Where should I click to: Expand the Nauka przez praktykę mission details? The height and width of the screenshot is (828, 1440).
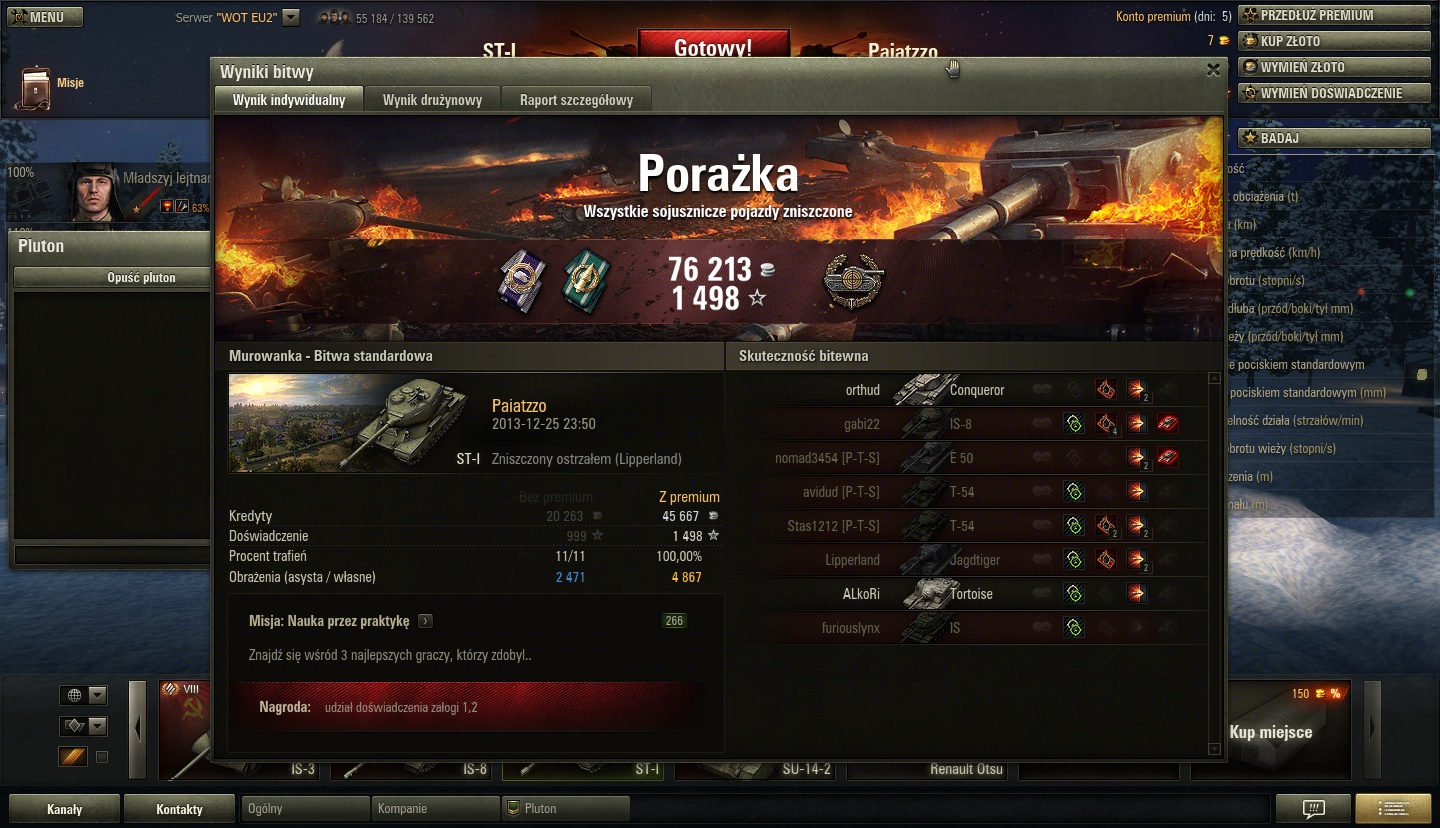(x=425, y=621)
